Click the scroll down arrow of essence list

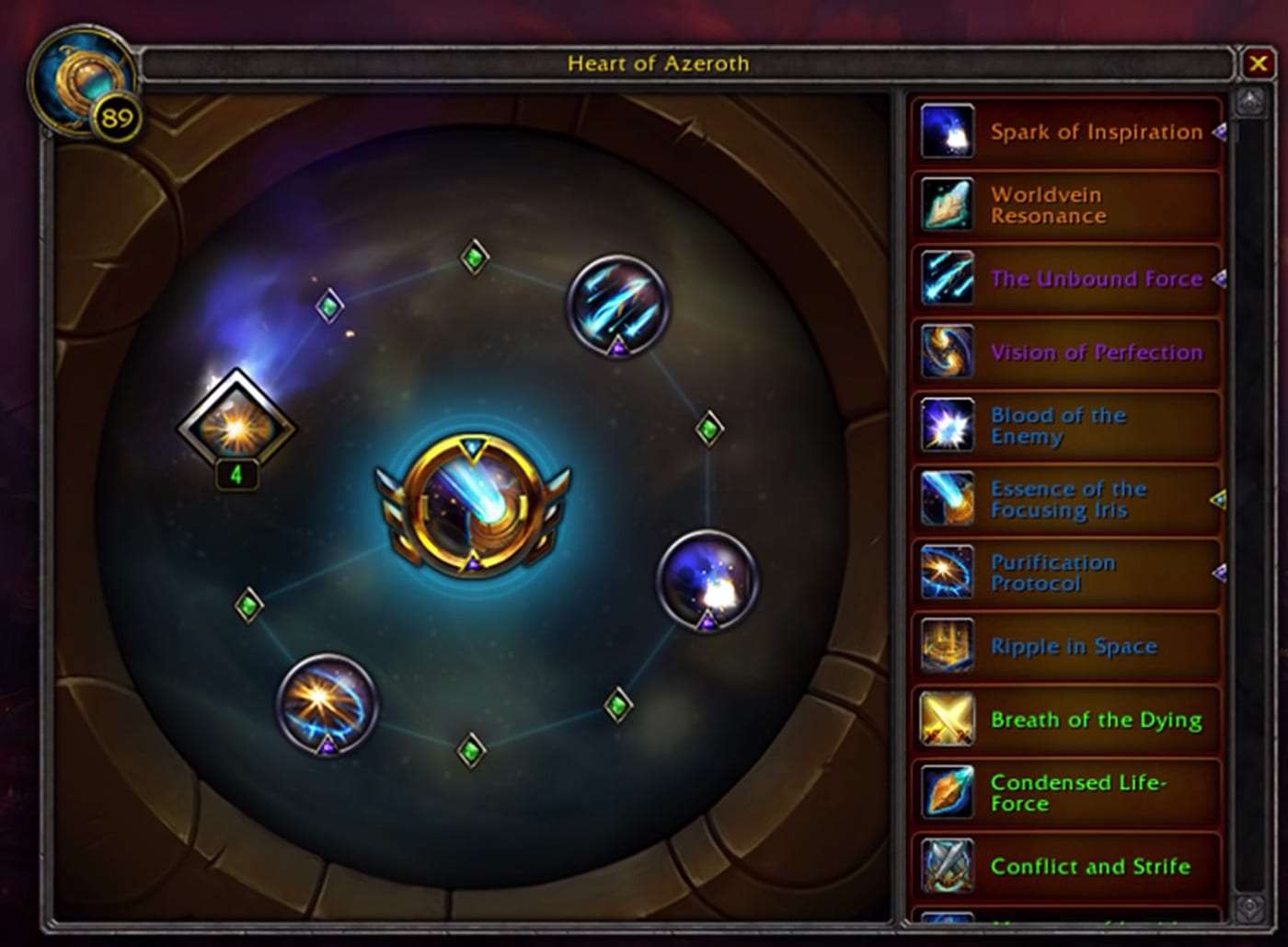click(1249, 907)
